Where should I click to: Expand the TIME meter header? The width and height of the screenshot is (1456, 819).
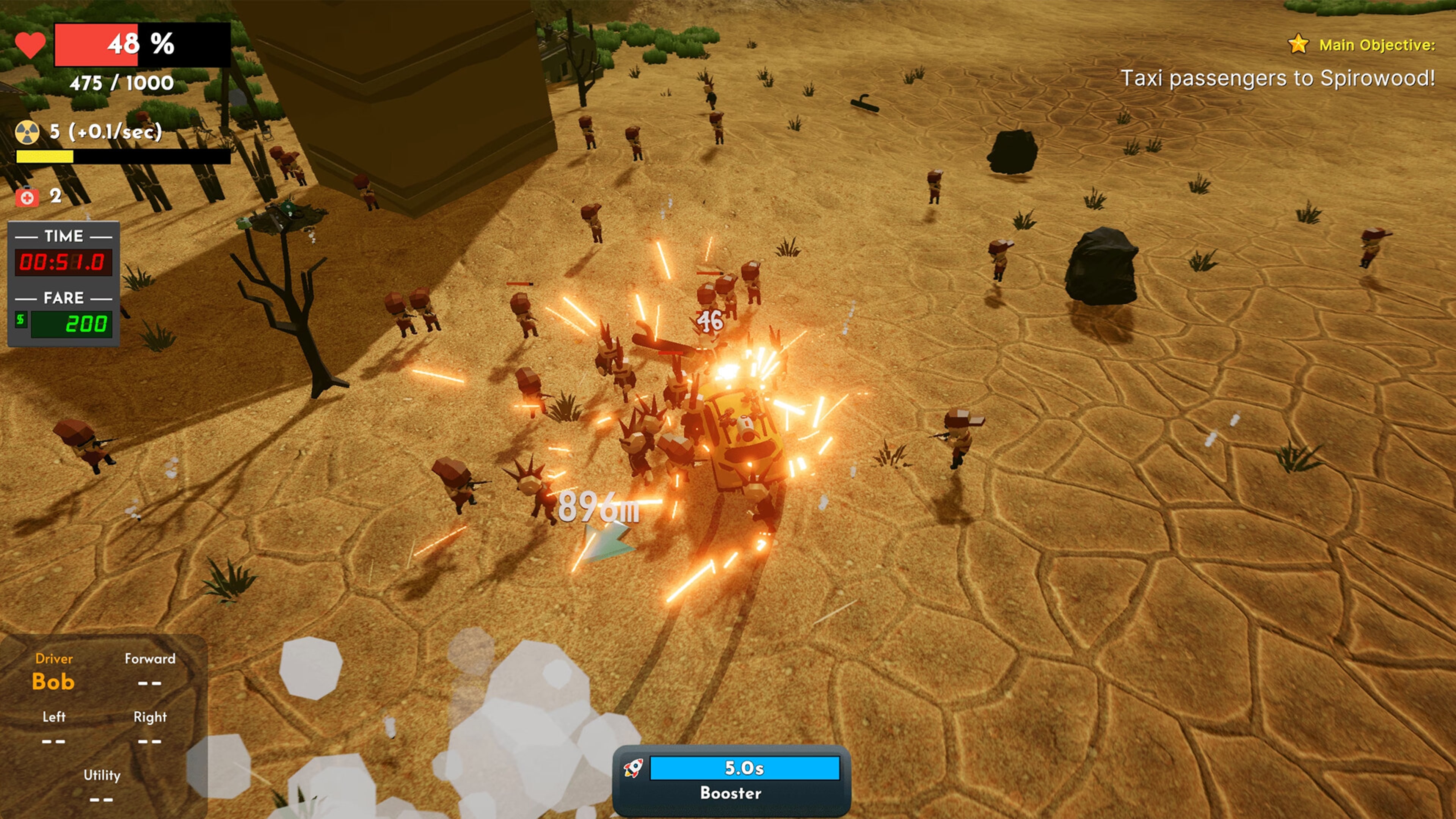(x=63, y=236)
